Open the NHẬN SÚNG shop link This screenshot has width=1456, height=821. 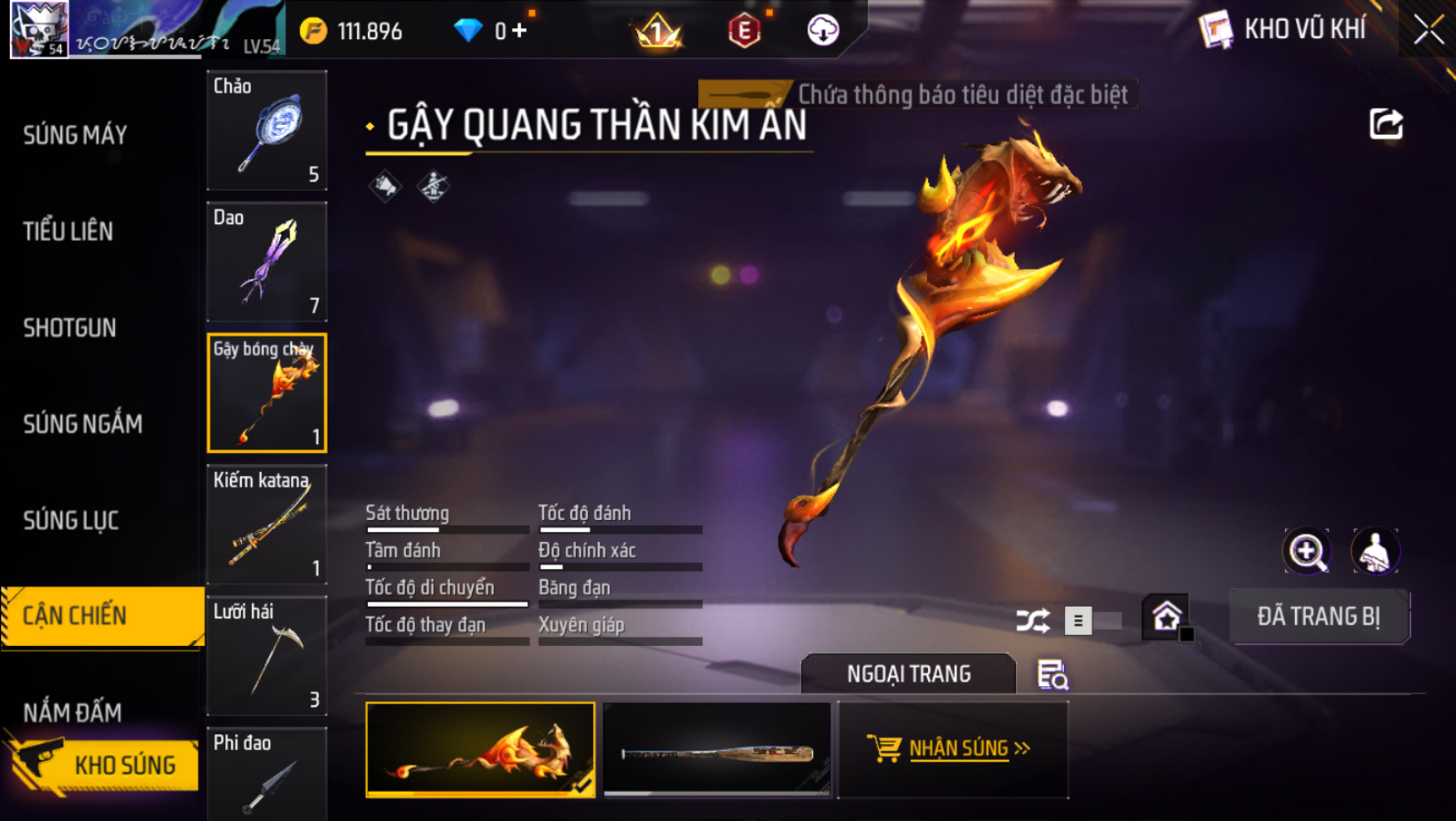[x=952, y=748]
